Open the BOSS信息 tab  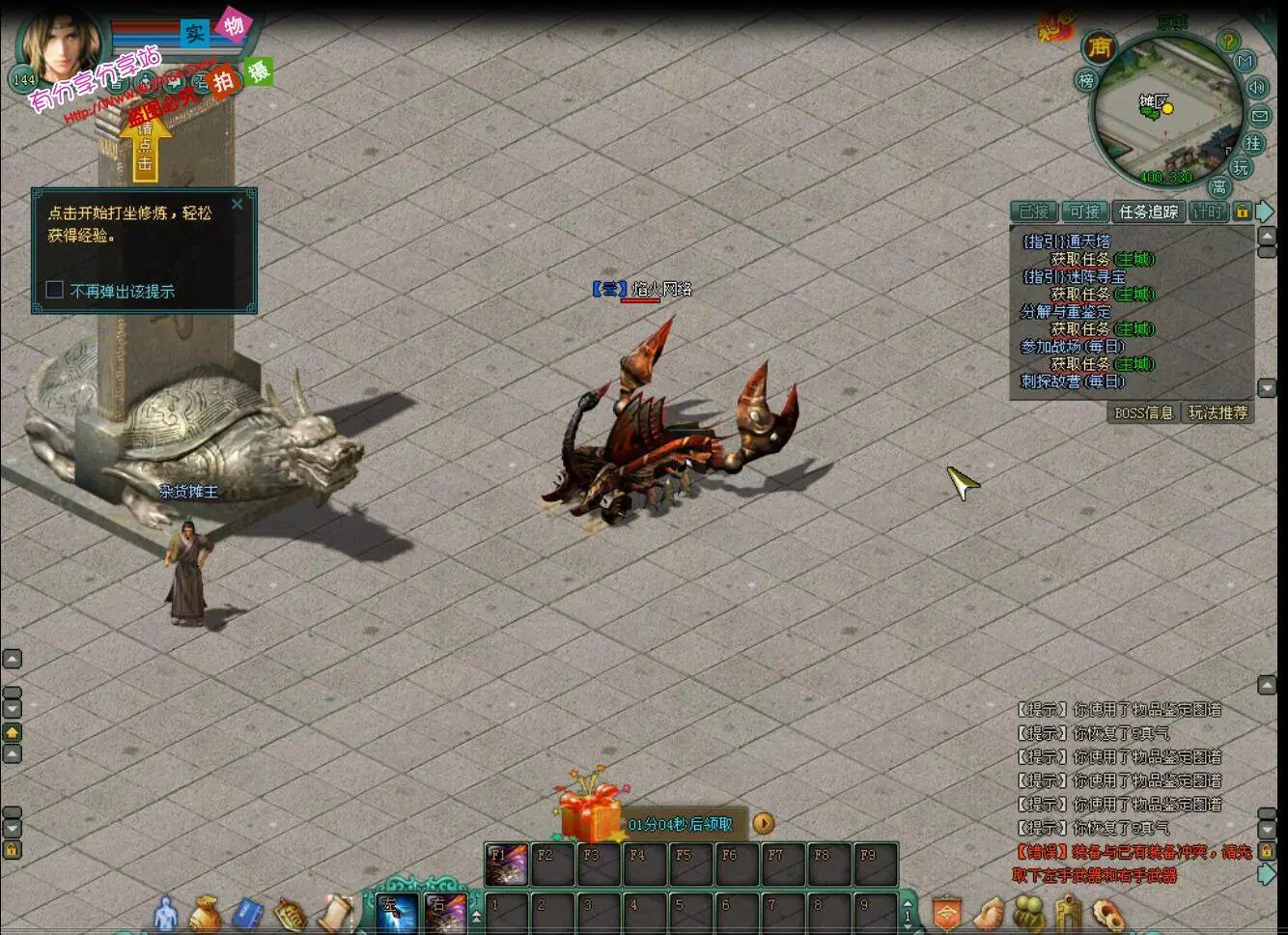[x=1143, y=412]
